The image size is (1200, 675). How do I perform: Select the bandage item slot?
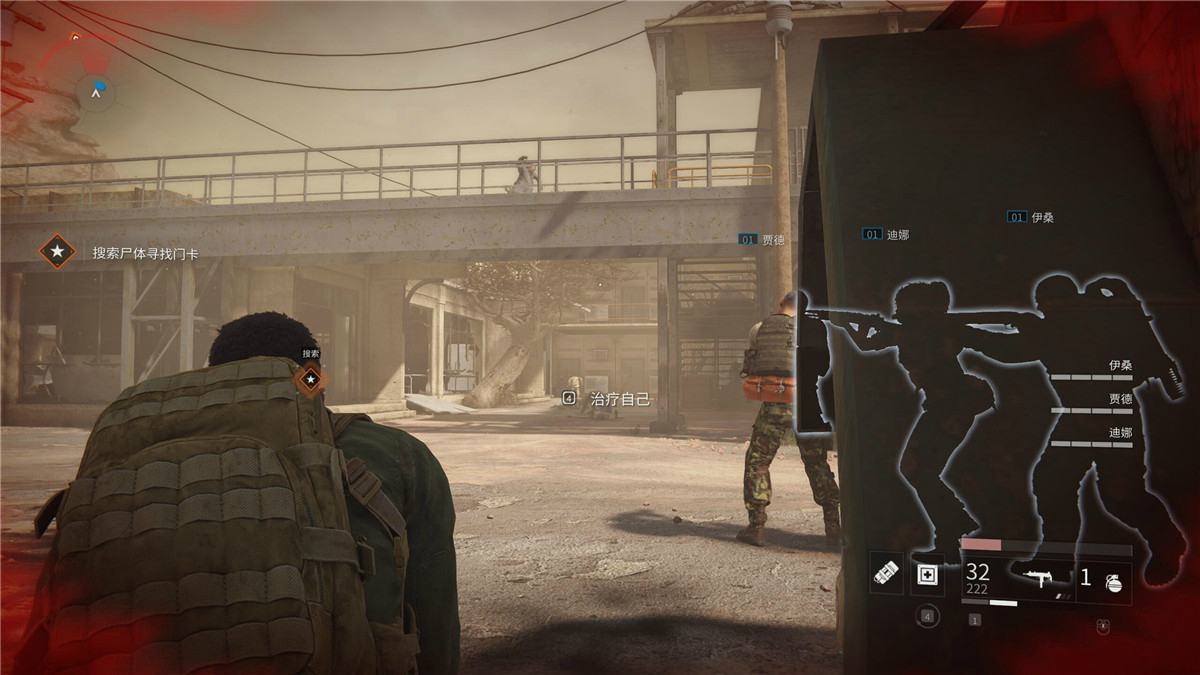[886, 575]
